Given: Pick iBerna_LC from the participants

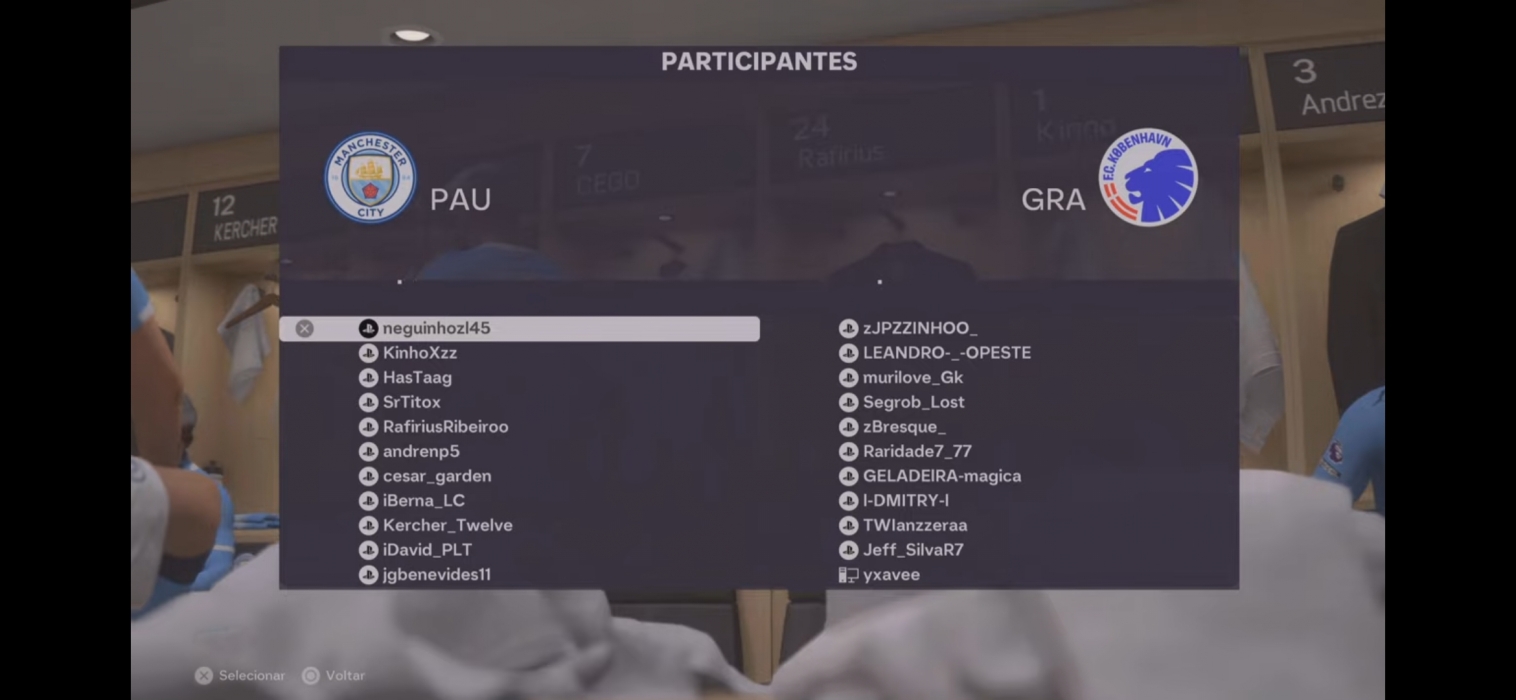Looking at the screenshot, I should (x=423, y=501).
